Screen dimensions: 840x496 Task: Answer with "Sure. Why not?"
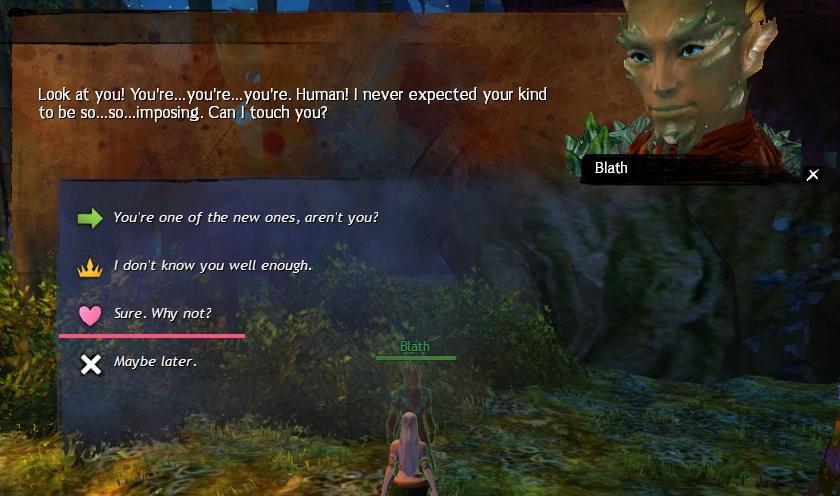click(x=162, y=314)
